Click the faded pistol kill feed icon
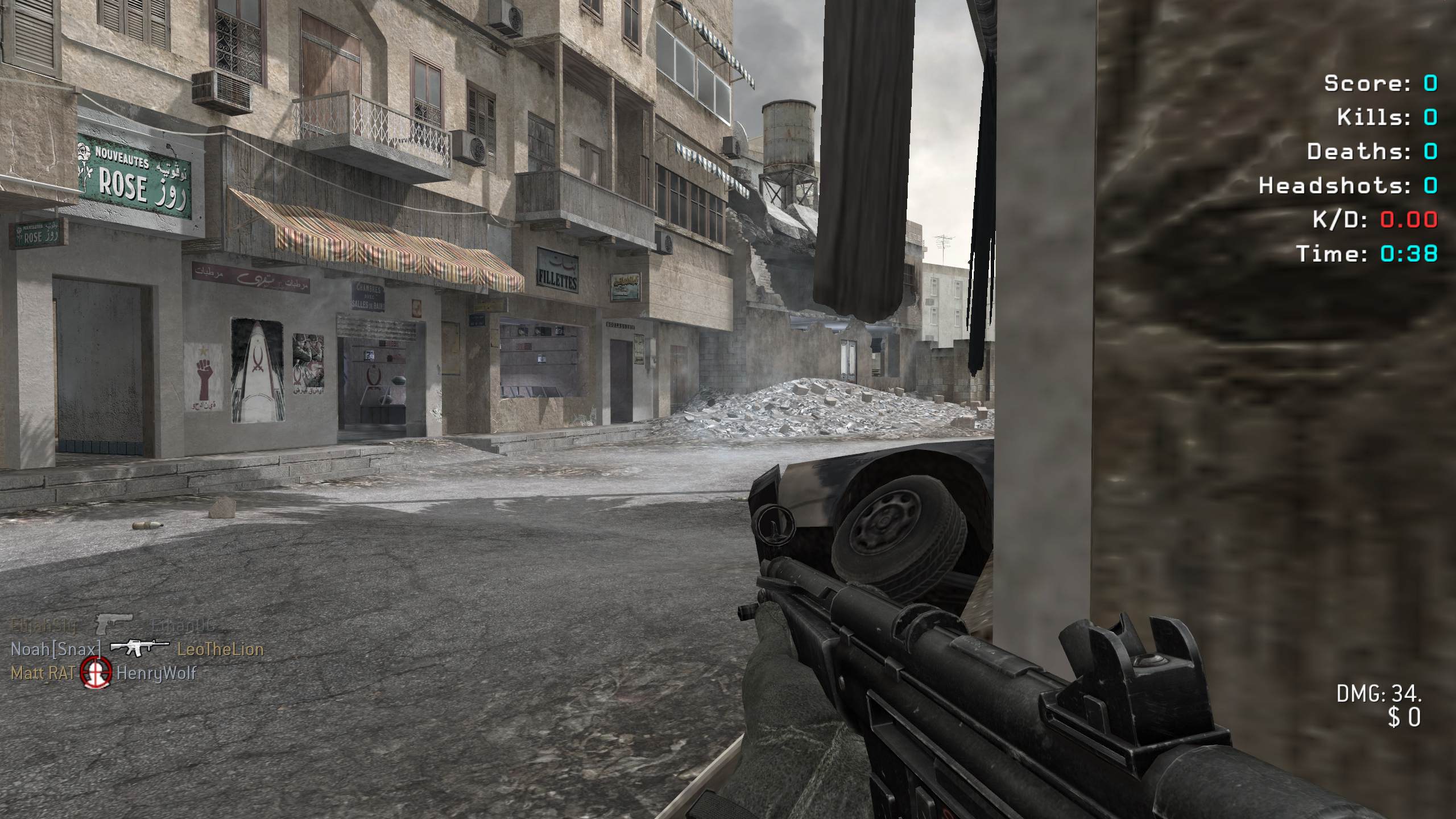This screenshot has width=1456, height=819. (113, 624)
